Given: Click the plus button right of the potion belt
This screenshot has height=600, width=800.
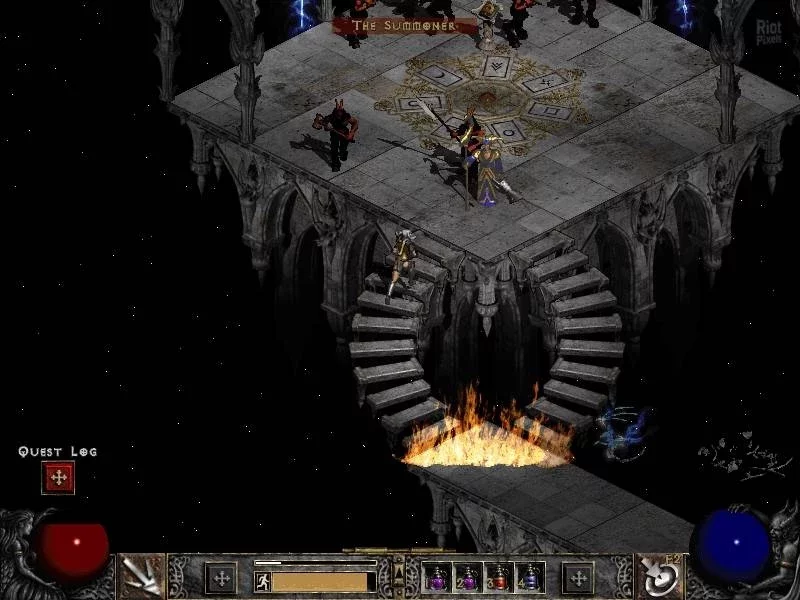Looking at the screenshot, I should tap(578, 578).
